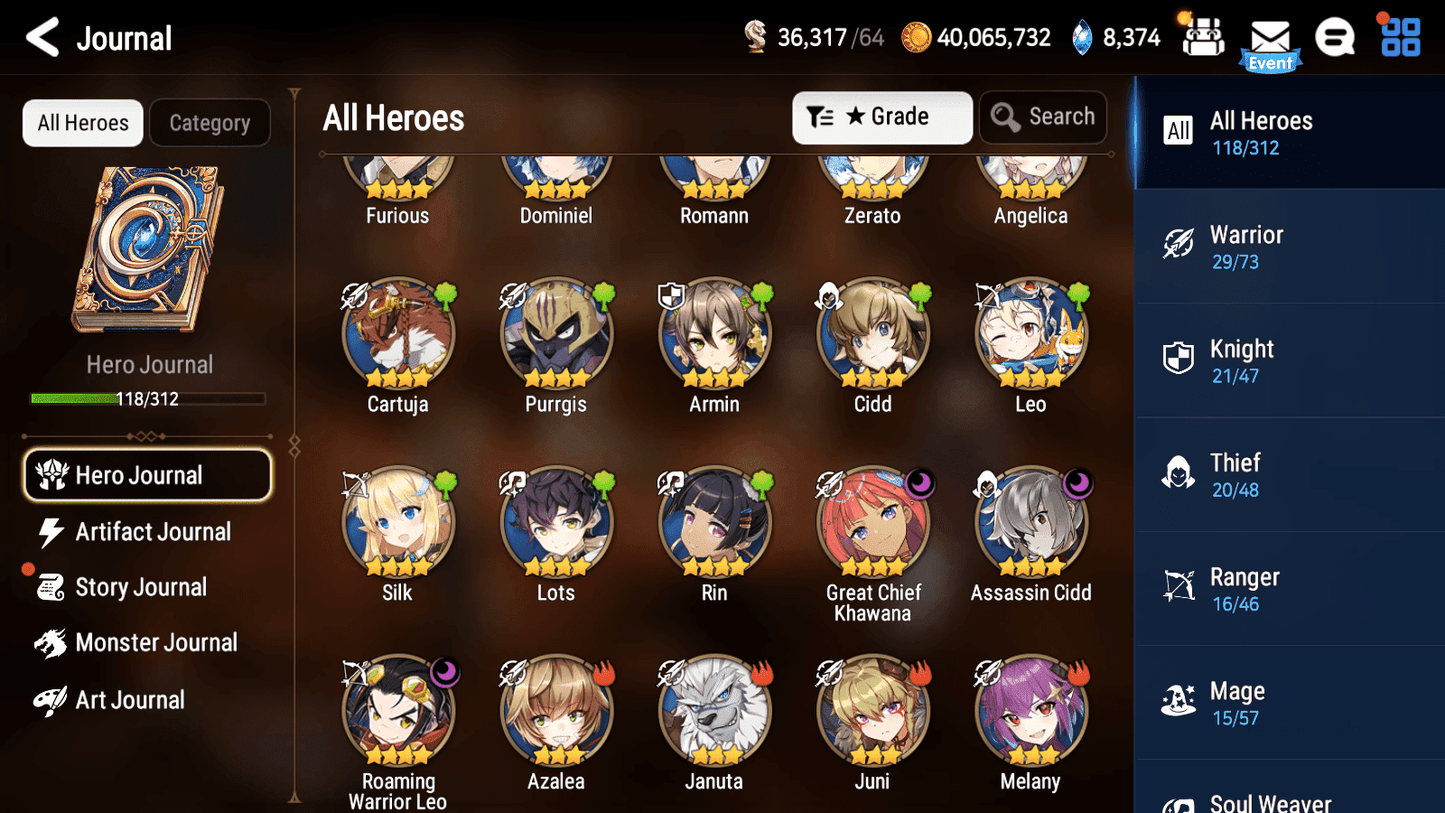
Task: Open the blue grid main menu icon
Action: click(x=1399, y=36)
